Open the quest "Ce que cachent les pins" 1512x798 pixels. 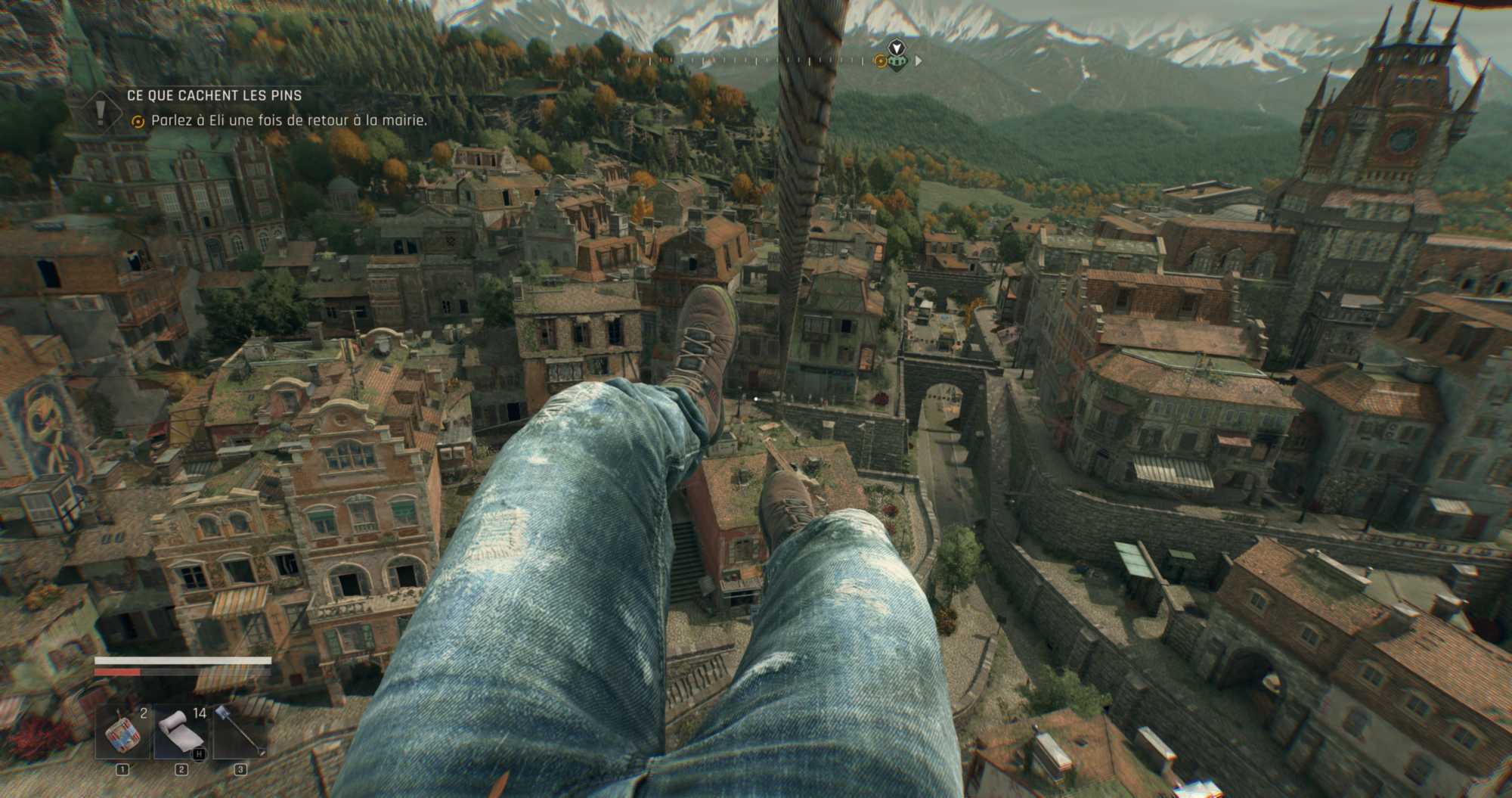pos(214,95)
